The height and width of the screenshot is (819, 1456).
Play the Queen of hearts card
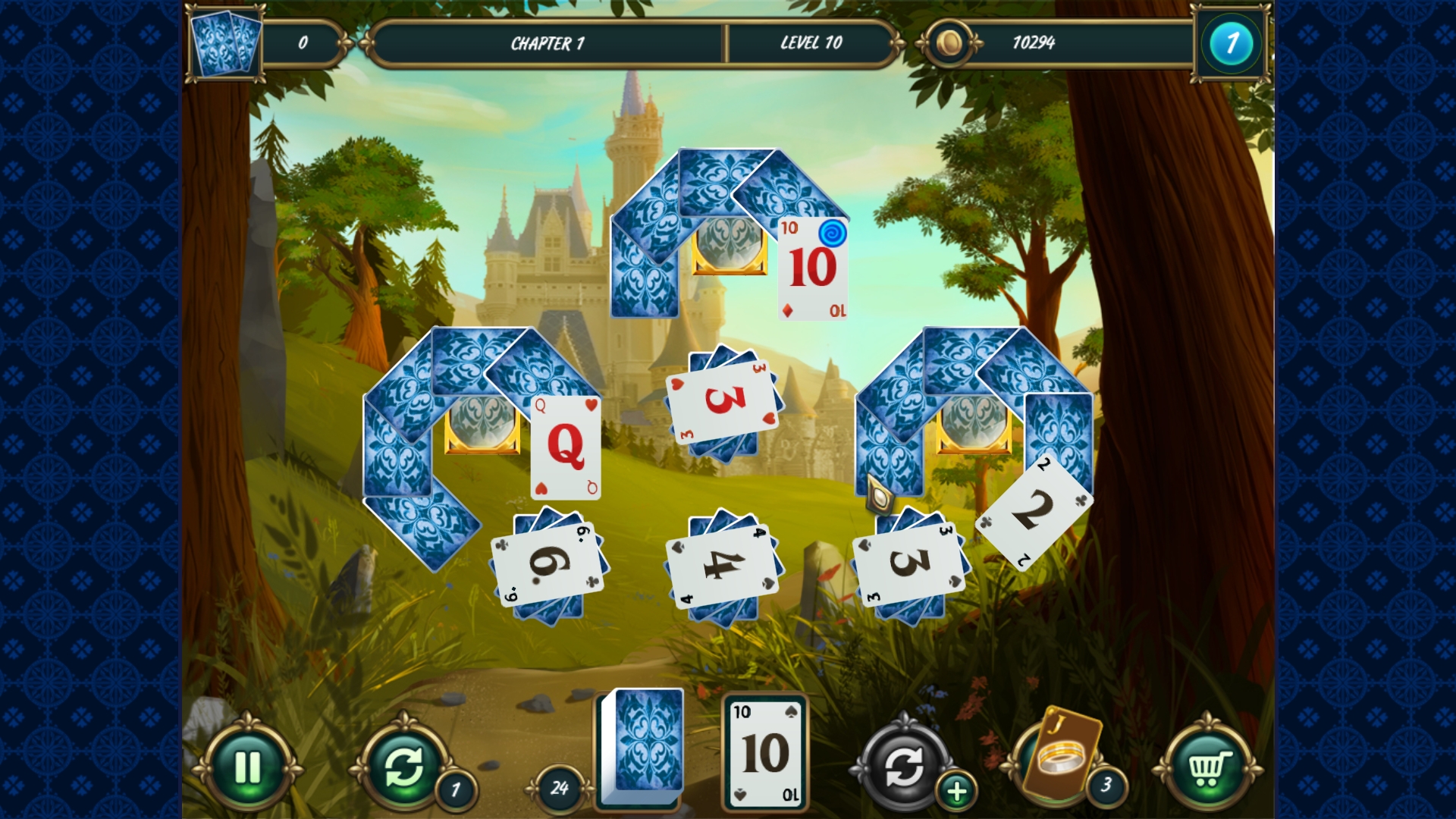565,447
